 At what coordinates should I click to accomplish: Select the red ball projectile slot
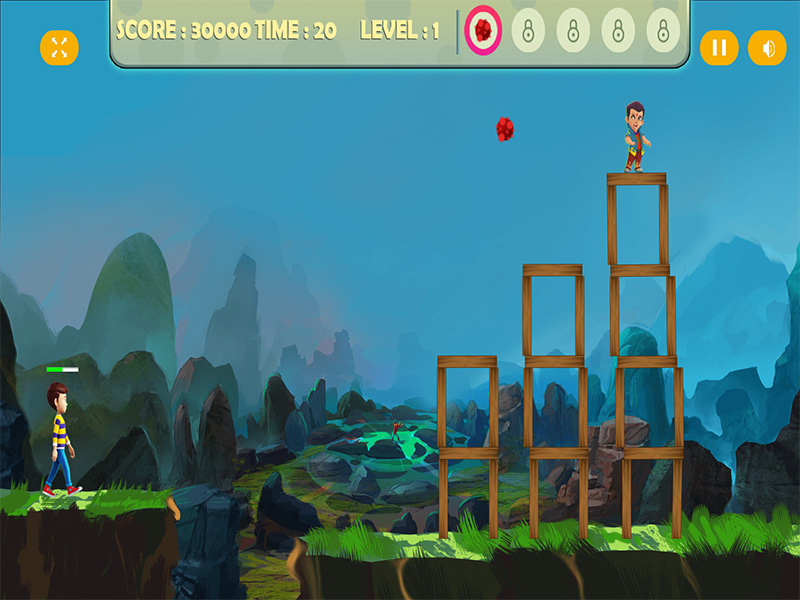click(483, 31)
